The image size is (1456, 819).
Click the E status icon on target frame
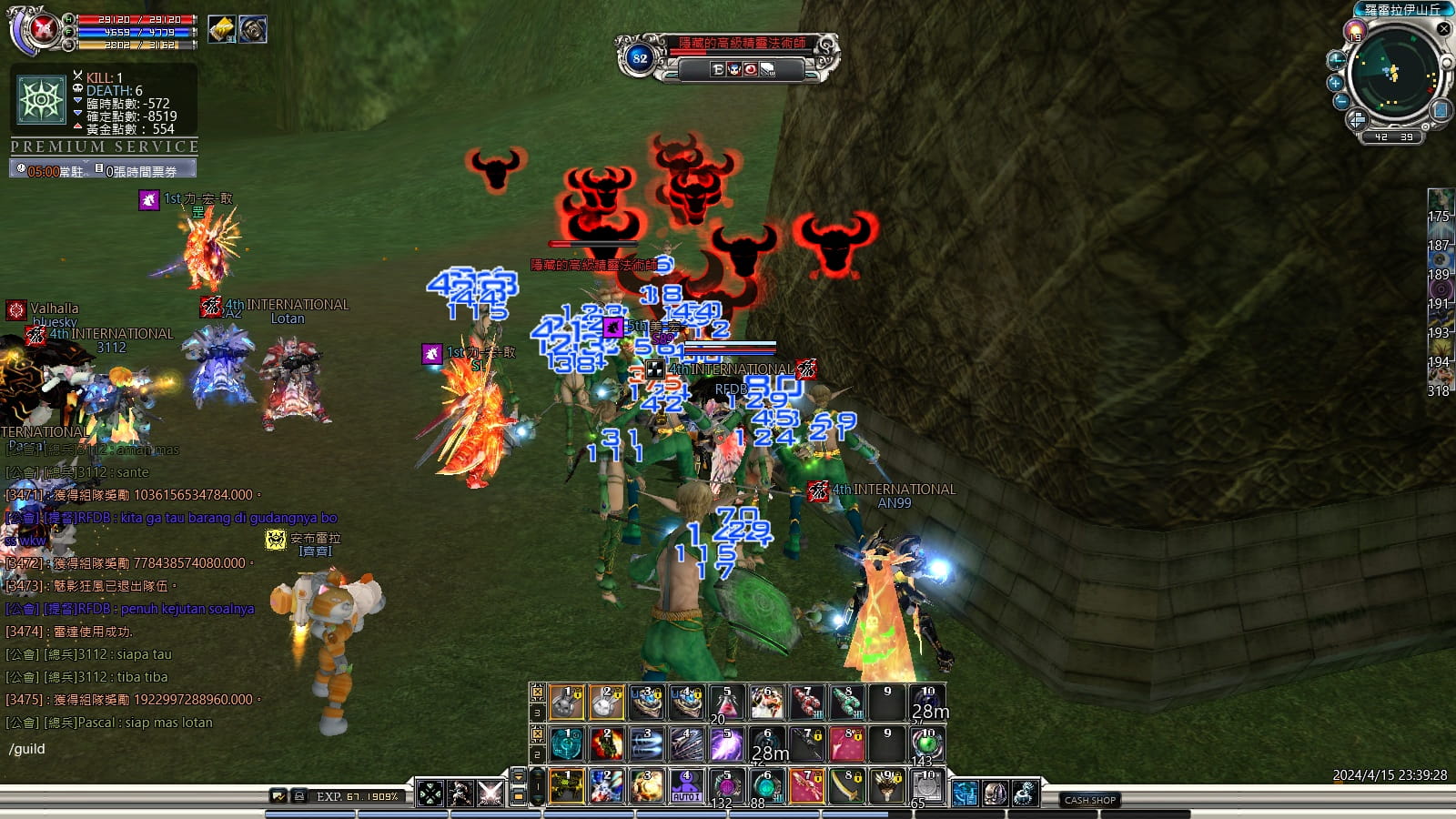pos(718,69)
